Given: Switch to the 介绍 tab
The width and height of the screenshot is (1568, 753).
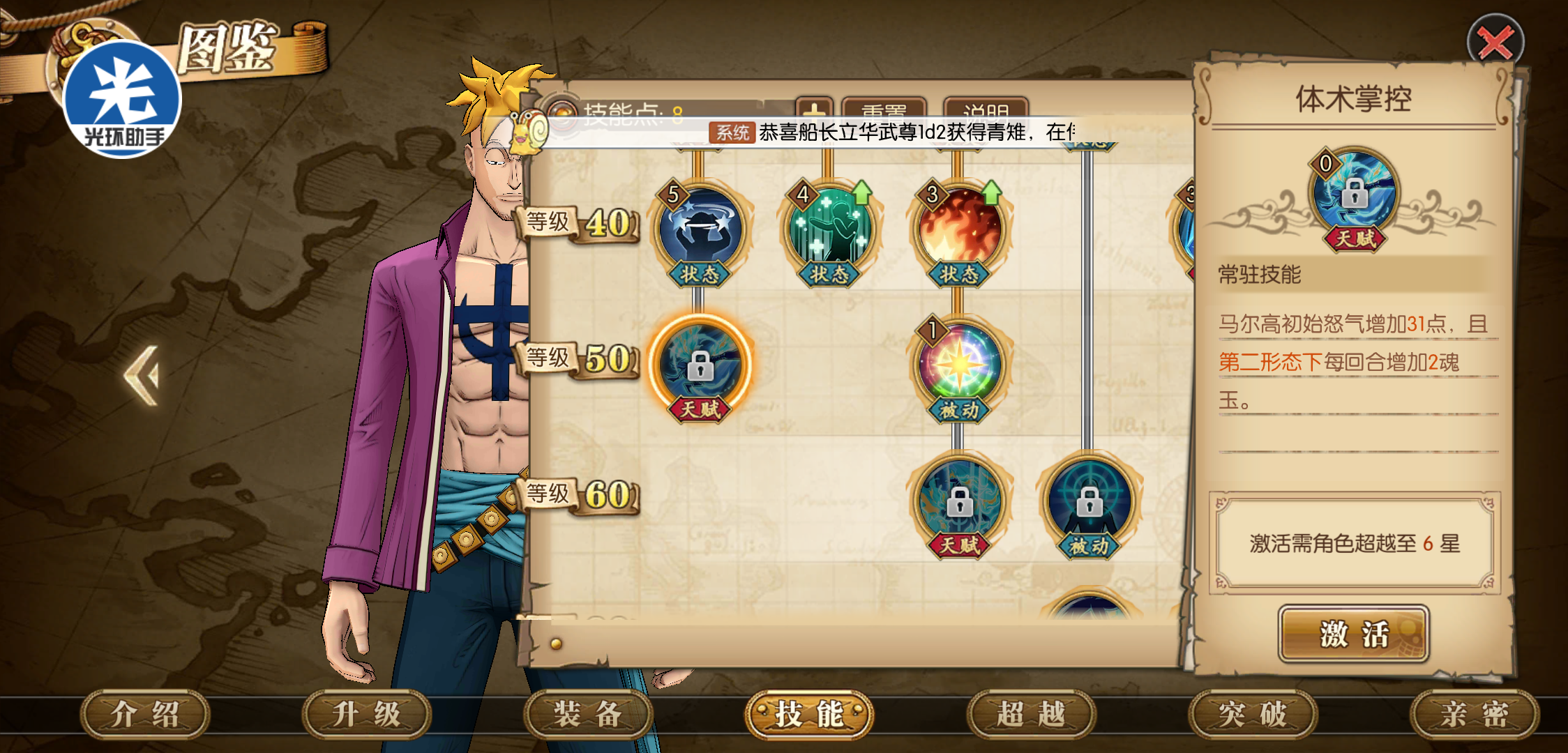Looking at the screenshot, I should (x=145, y=714).
